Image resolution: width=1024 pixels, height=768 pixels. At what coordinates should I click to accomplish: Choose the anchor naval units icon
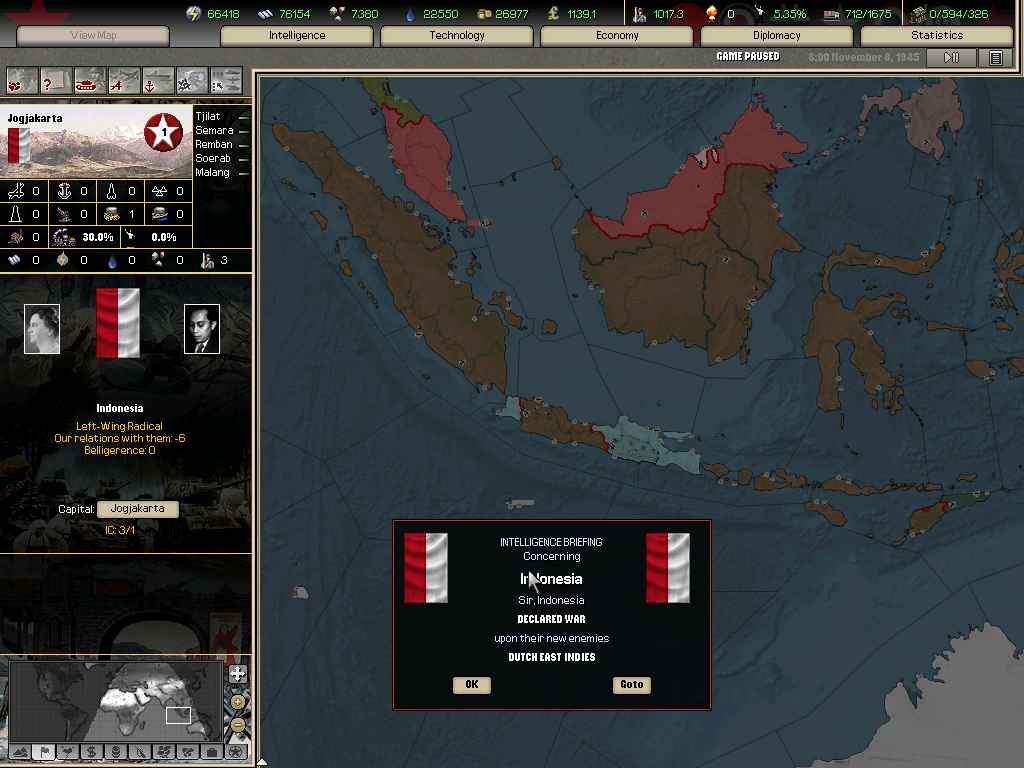click(158, 79)
